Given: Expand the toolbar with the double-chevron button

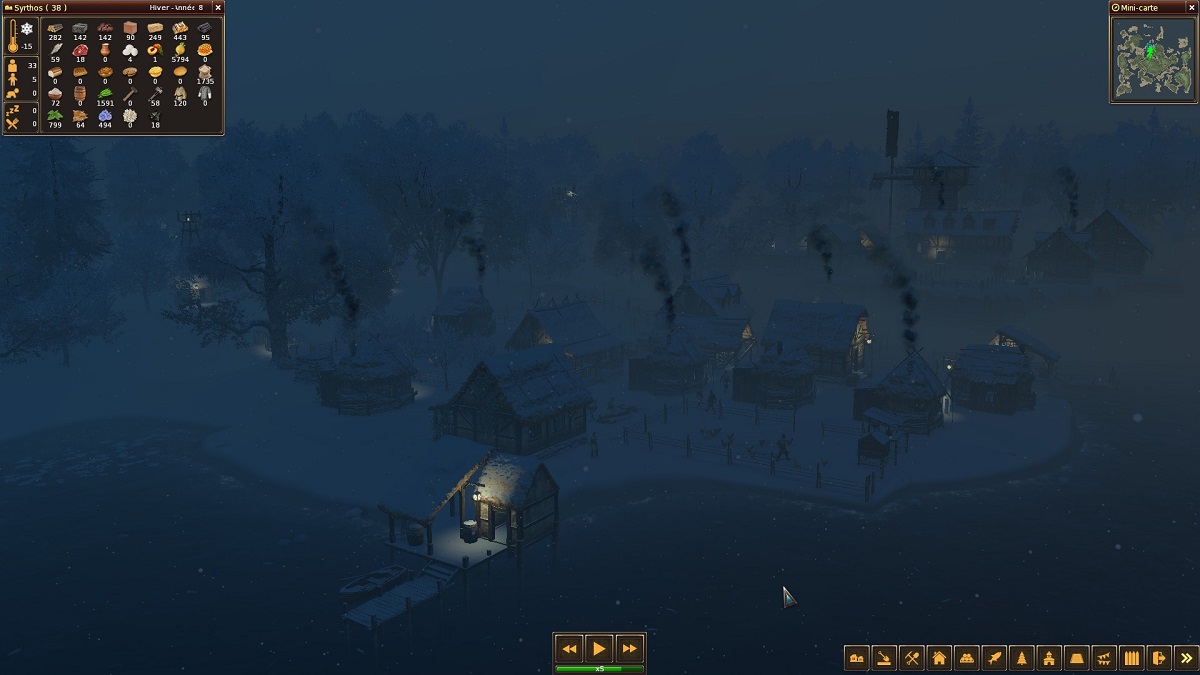Looking at the screenshot, I should coord(1186,658).
